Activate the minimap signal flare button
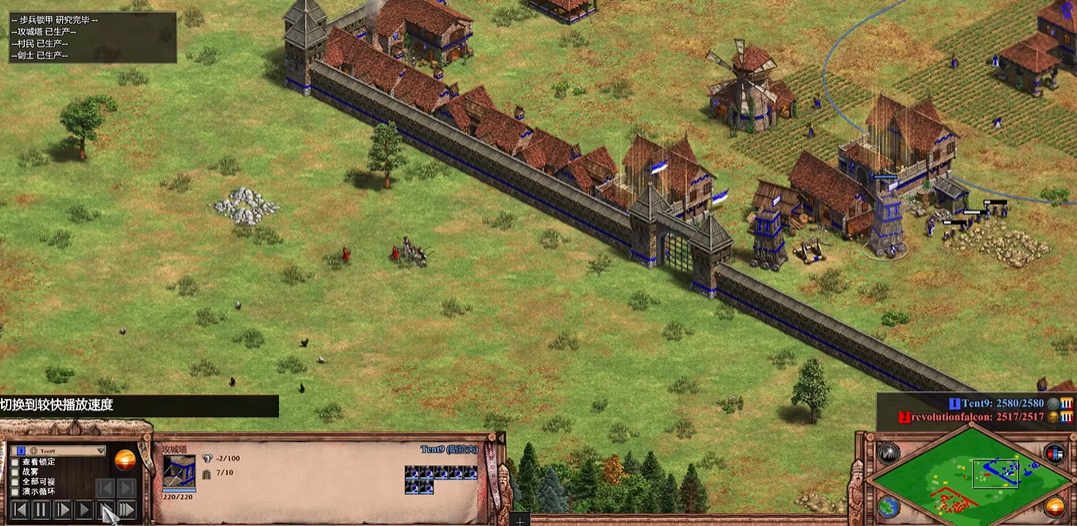 tap(888, 453)
